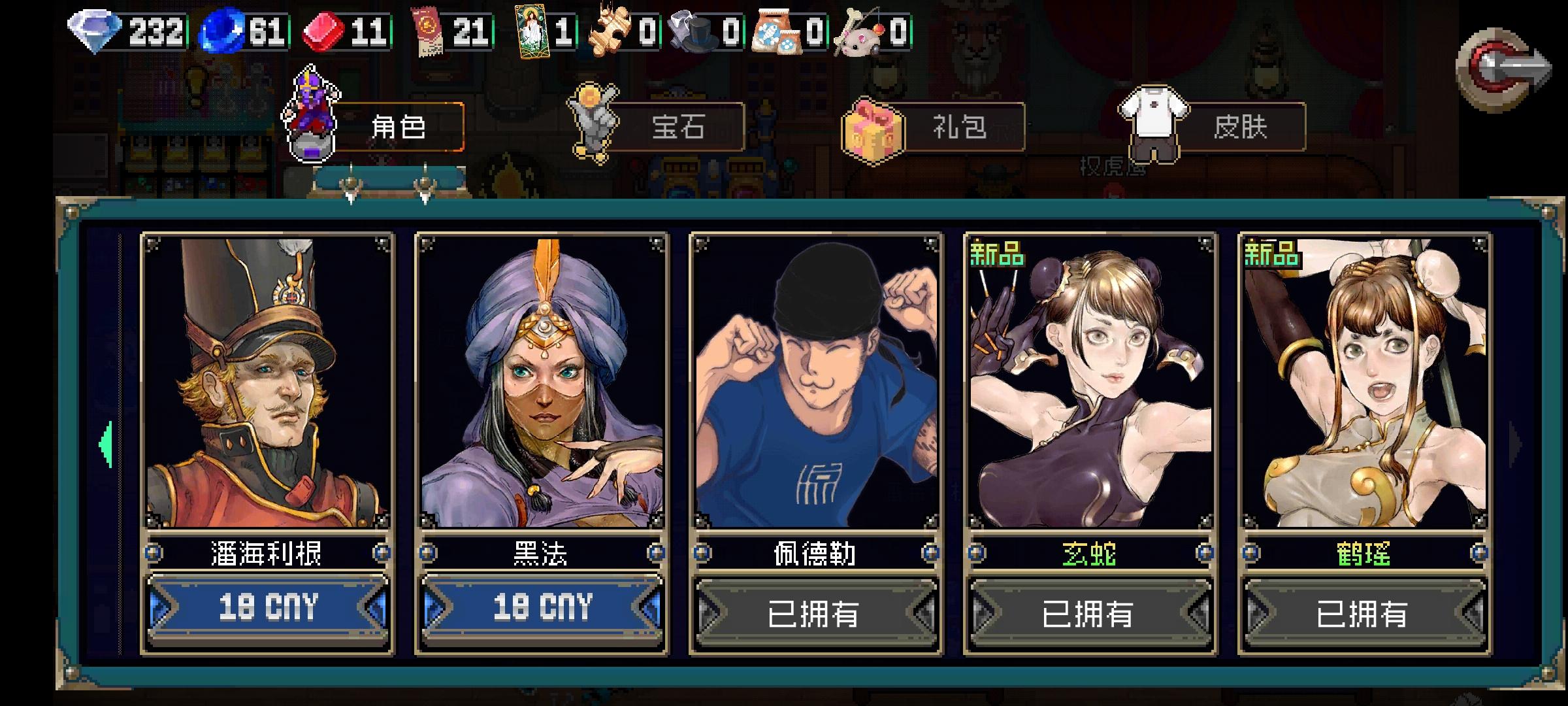Click the right chevron on 黑法 price bar
The width and height of the screenshot is (1568, 706).
click(649, 609)
